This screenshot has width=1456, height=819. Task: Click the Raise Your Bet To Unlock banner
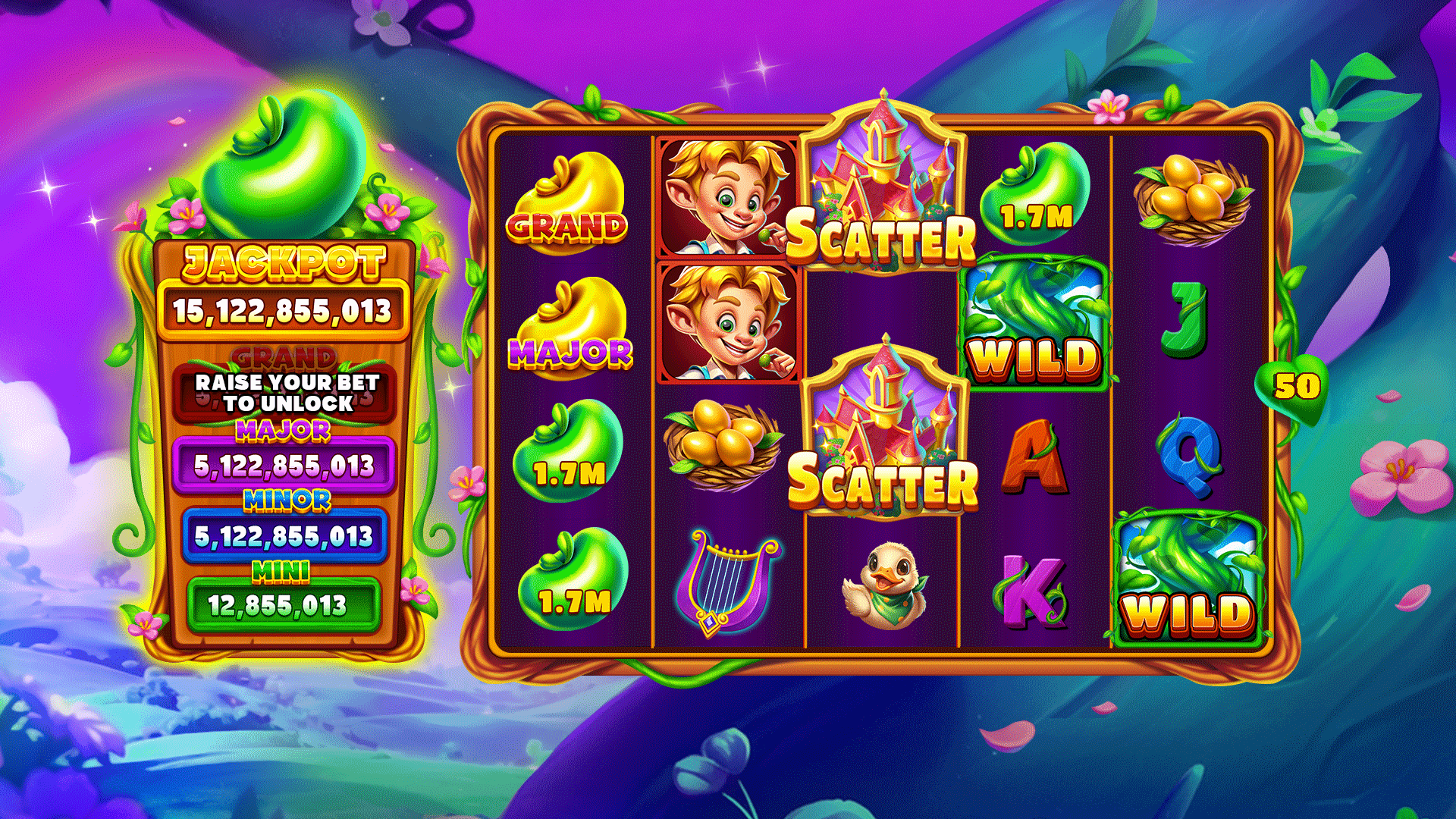click(286, 392)
